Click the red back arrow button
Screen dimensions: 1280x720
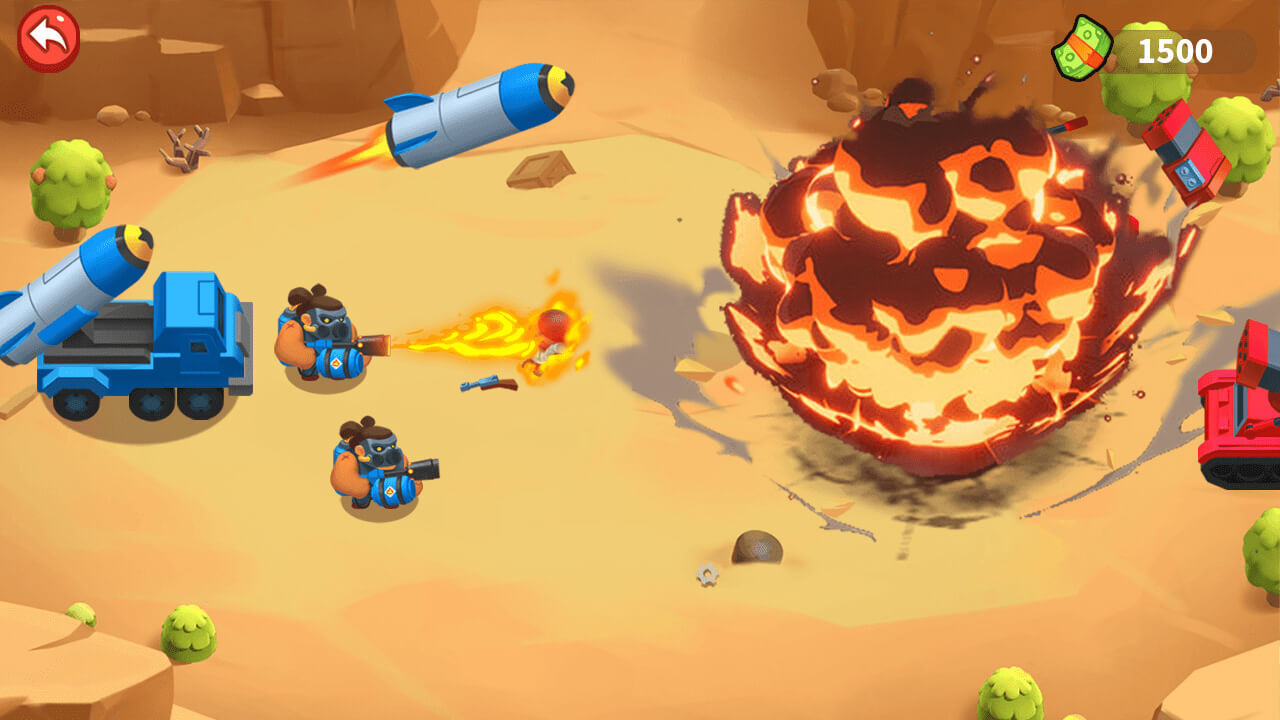point(48,39)
